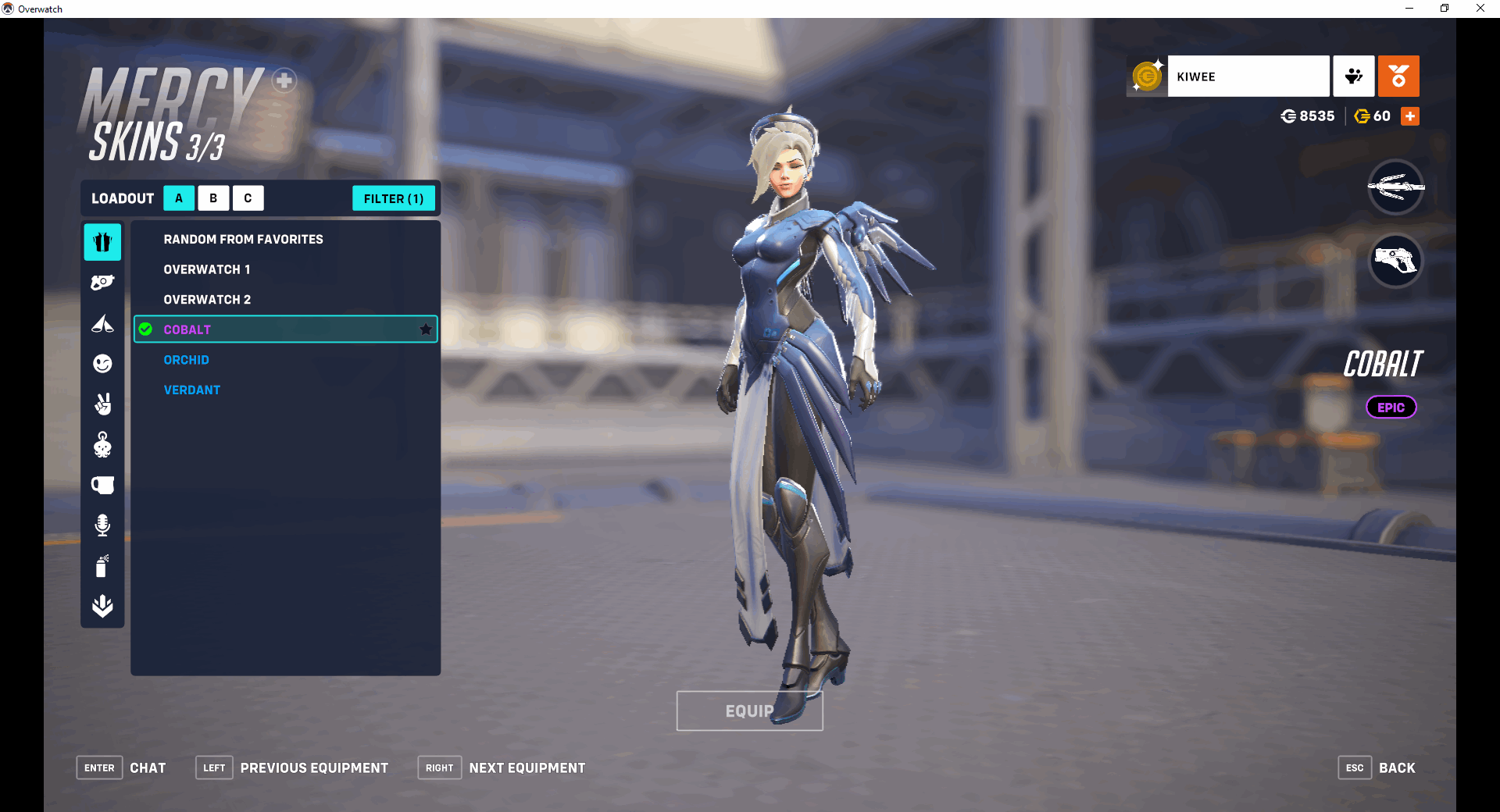Select loadout A
Viewport: 1500px width, 812px height.
(x=179, y=198)
